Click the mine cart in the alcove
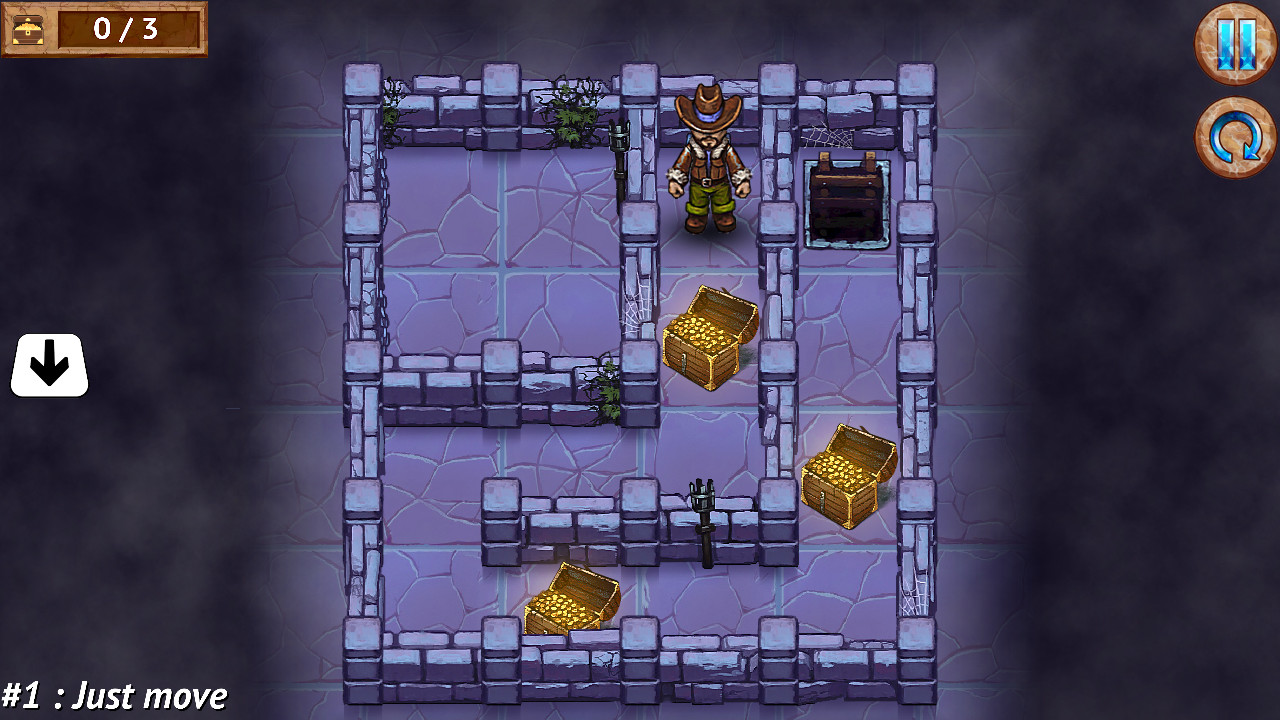Image resolution: width=1280 pixels, height=720 pixels. tap(845, 198)
